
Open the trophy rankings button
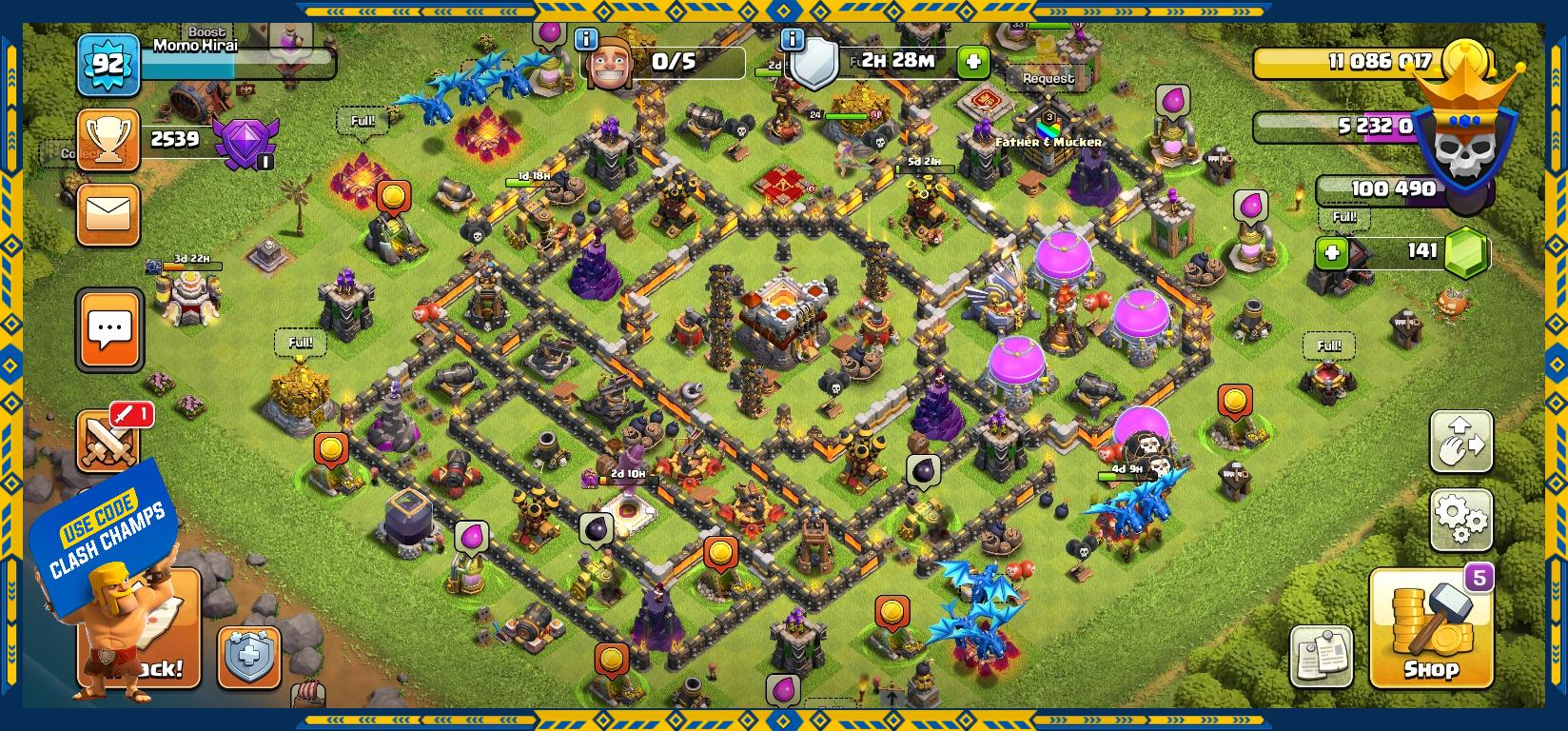[108, 140]
